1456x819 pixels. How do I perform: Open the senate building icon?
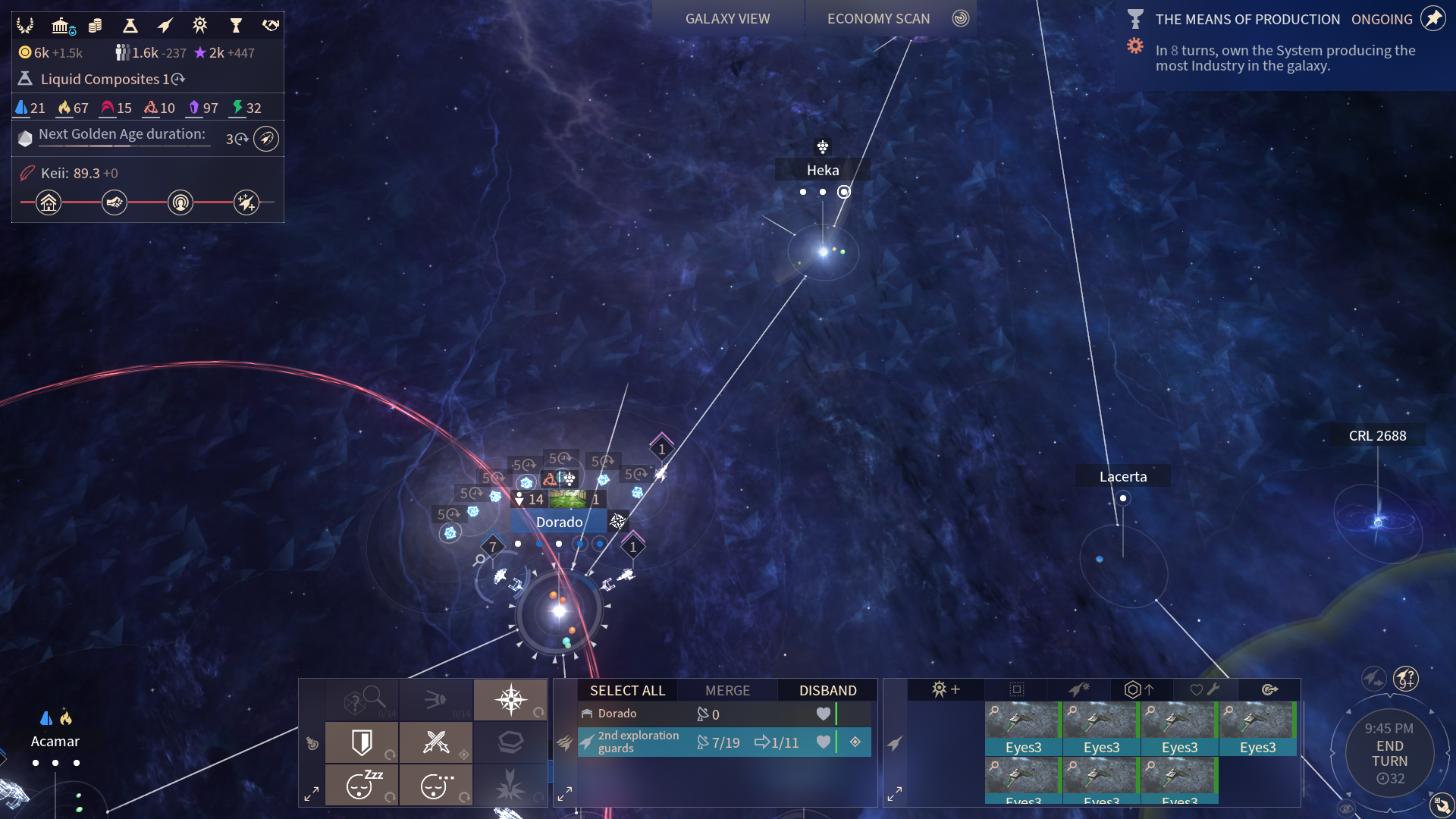(61, 26)
